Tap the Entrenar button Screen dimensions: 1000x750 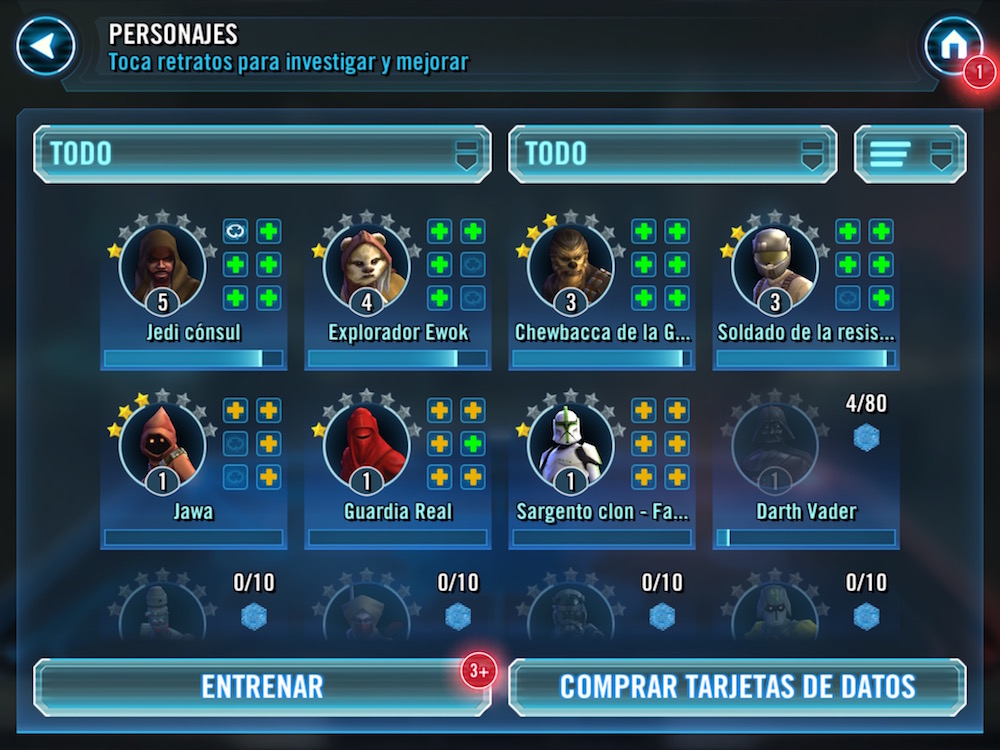coord(262,686)
